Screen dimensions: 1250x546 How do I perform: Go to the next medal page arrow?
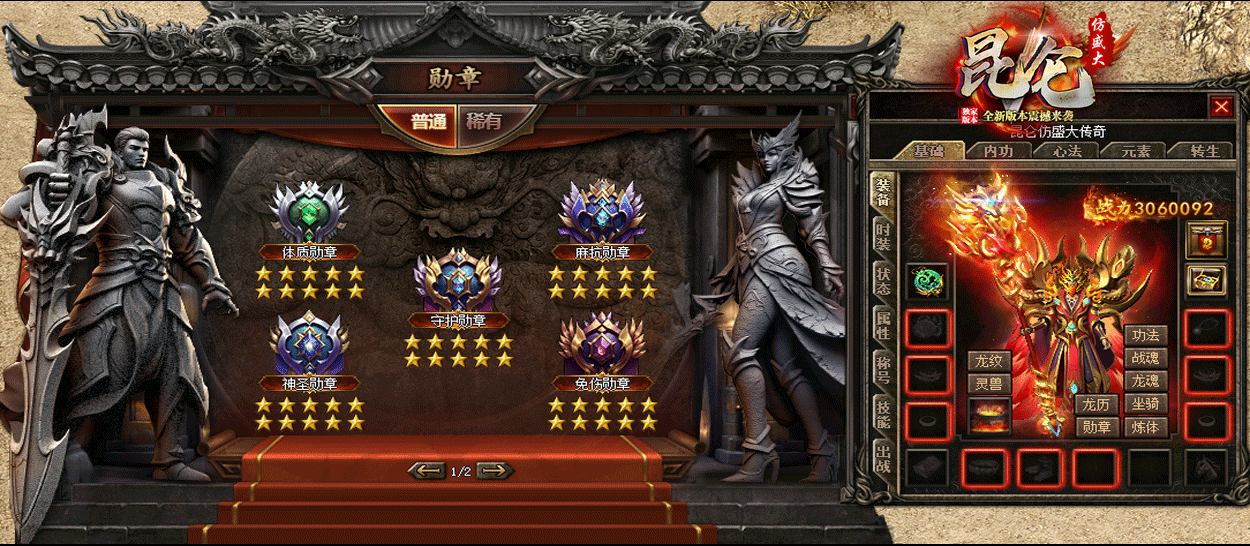495,470
